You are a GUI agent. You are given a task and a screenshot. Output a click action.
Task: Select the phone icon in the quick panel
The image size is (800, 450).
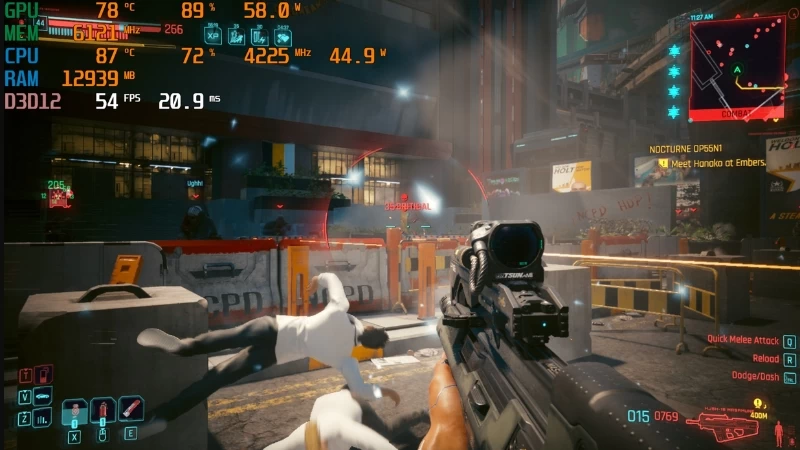pyautogui.click(x=41, y=374)
